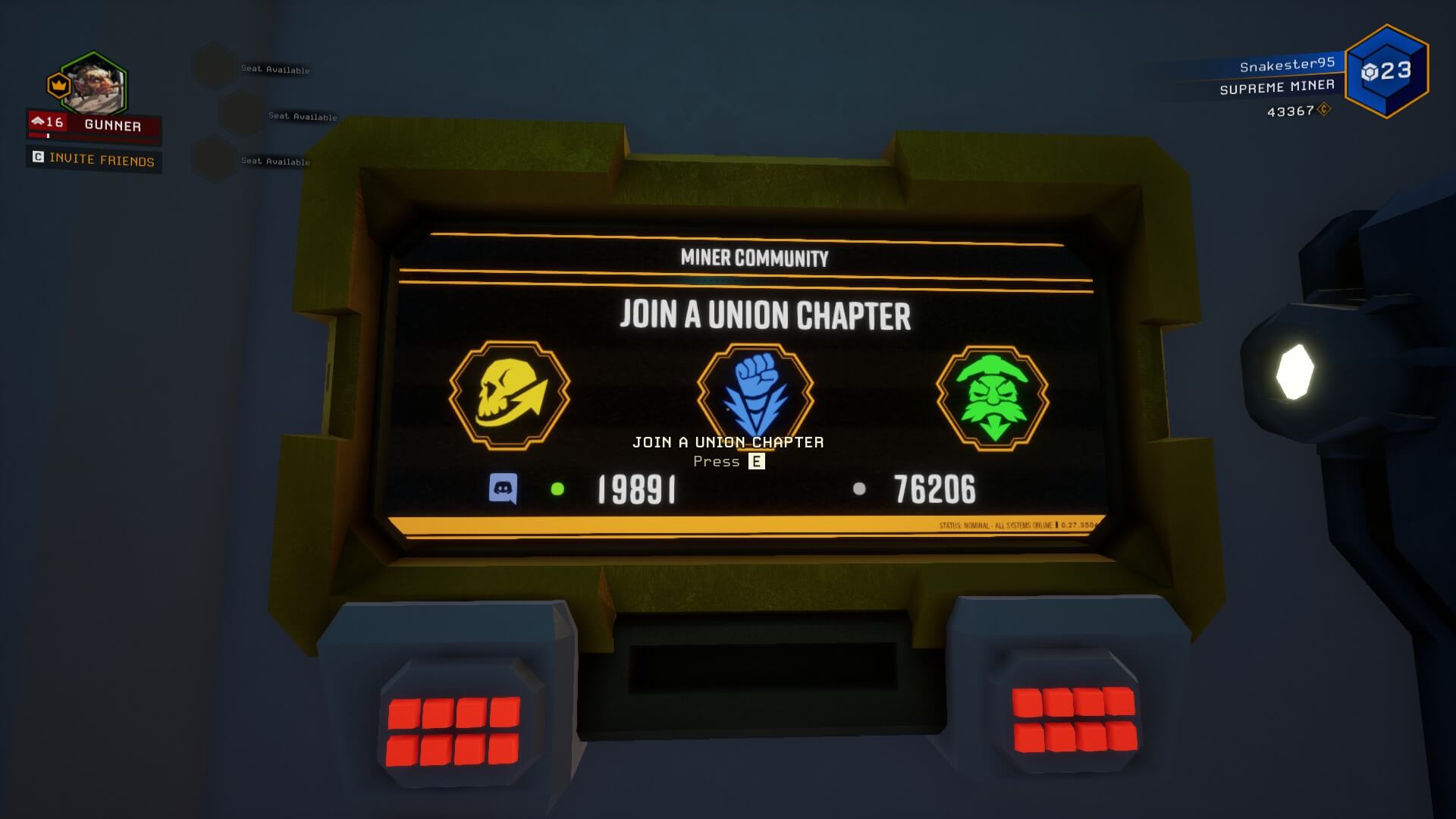Expand the third Seat Available slot
Viewport: 1456px width, 819px height.
[274, 162]
